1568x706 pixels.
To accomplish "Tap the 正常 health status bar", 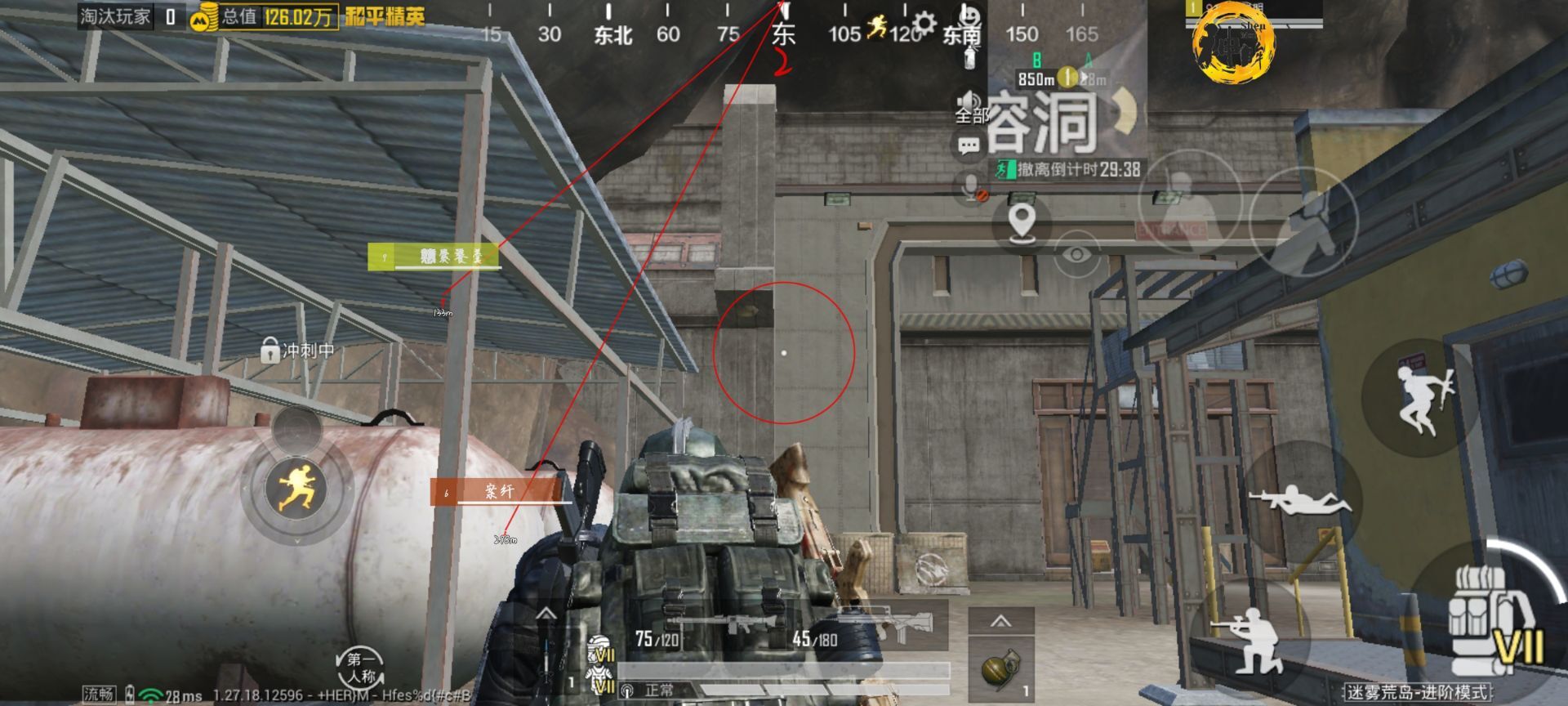I will (657, 691).
